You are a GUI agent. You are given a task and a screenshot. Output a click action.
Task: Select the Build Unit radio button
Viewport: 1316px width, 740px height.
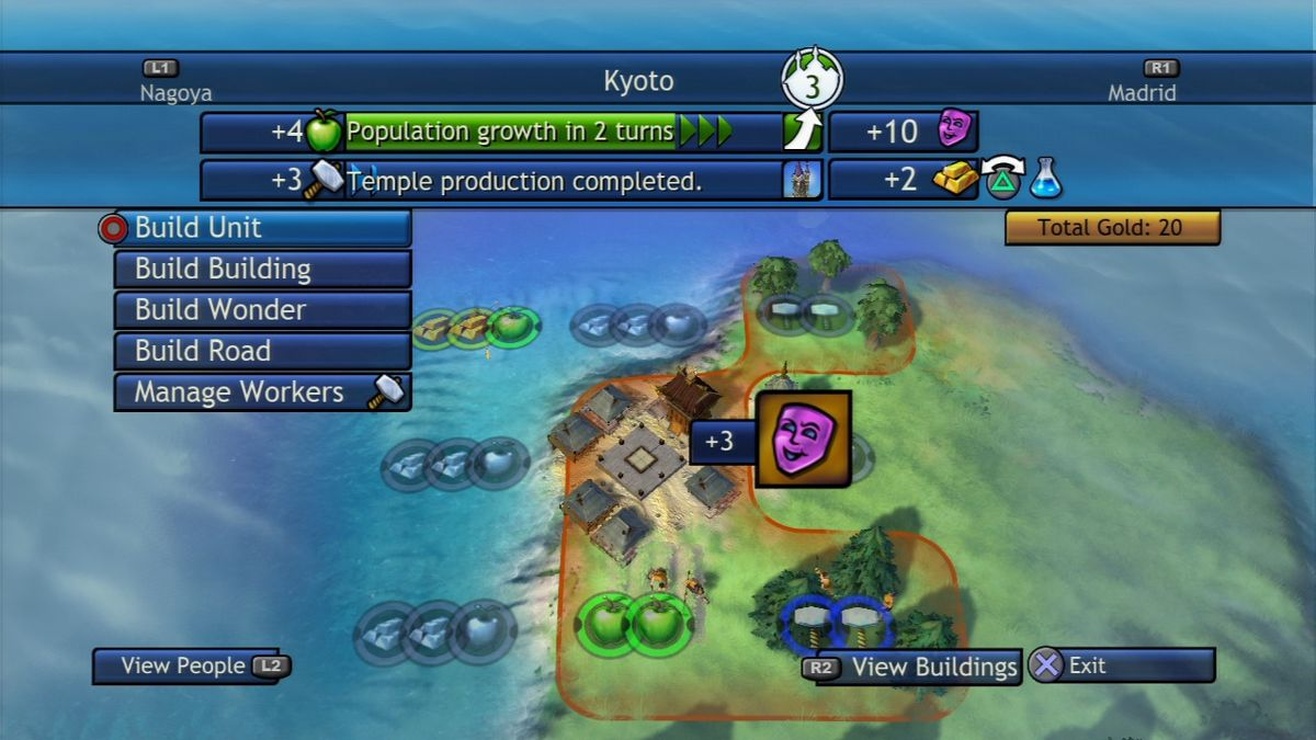point(112,228)
